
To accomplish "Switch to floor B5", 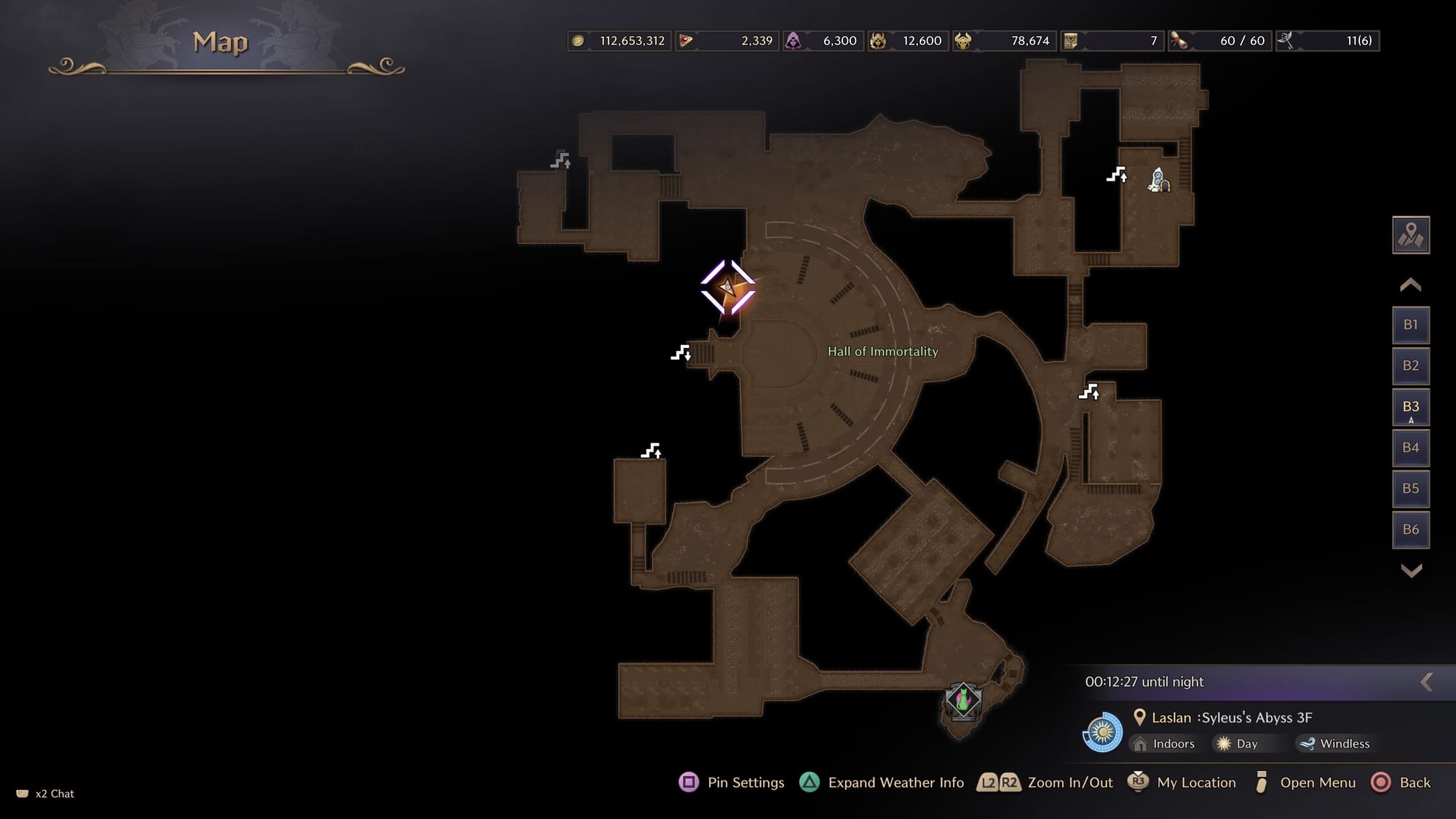I will (1410, 488).
